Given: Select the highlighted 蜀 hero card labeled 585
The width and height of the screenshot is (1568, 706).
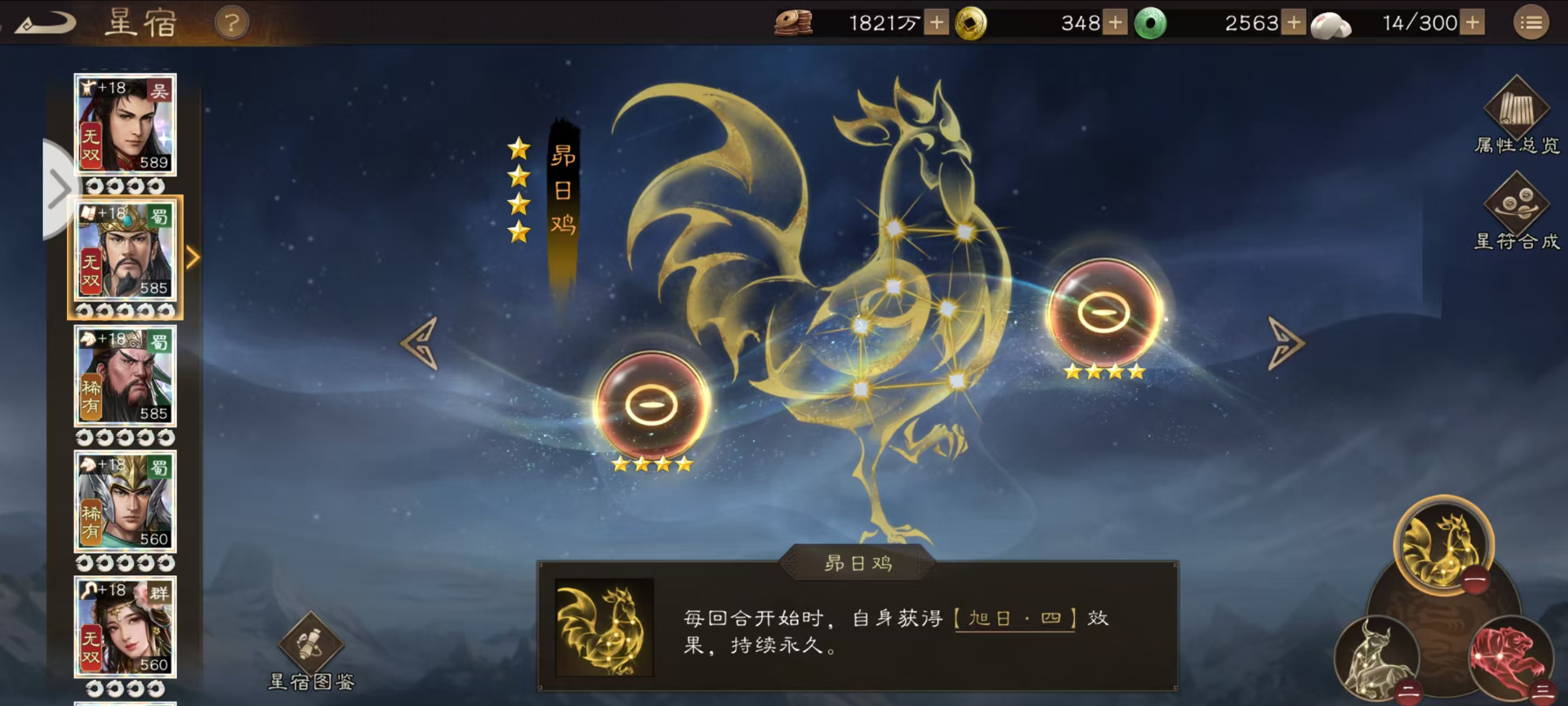Looking at the screenshot, I should click(125, 252).
